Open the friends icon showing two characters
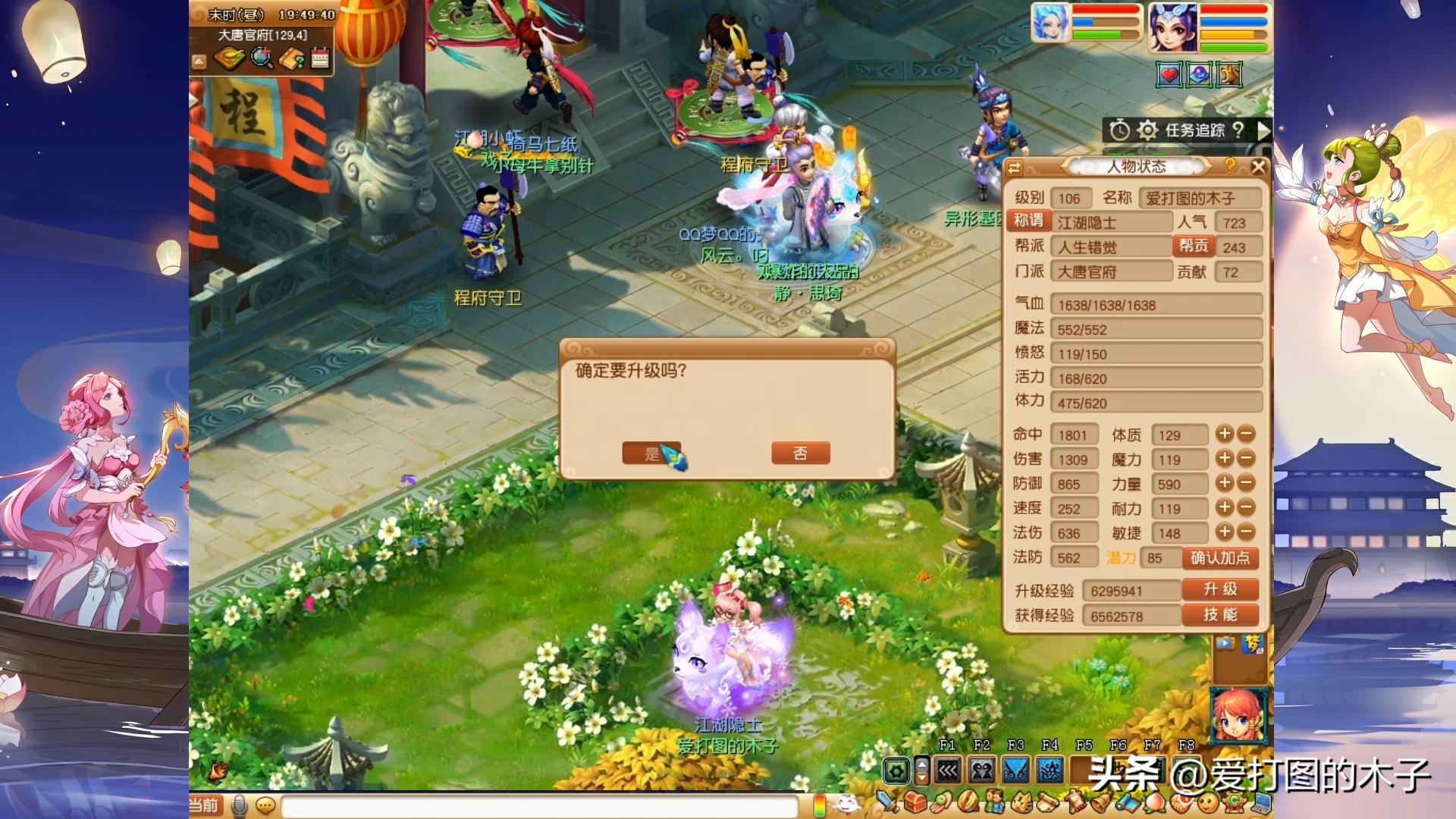The width and height of the screenshot is (1456, 819). 995,805
